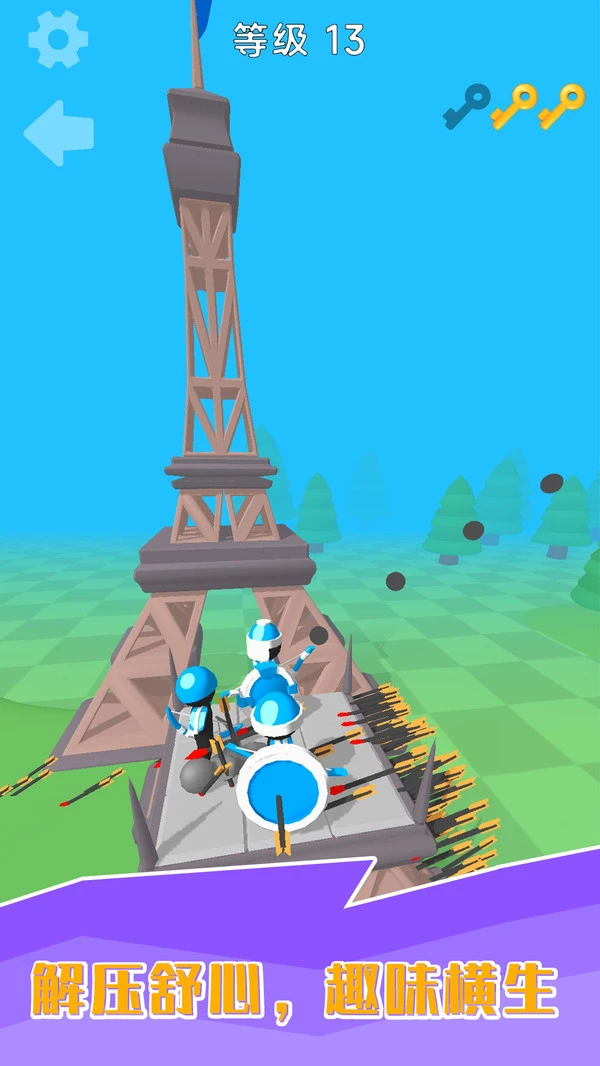The width and height of the screenshot is (600, 1066).
Task: Go back with the left arrow button
Action: tap(59, 133)
